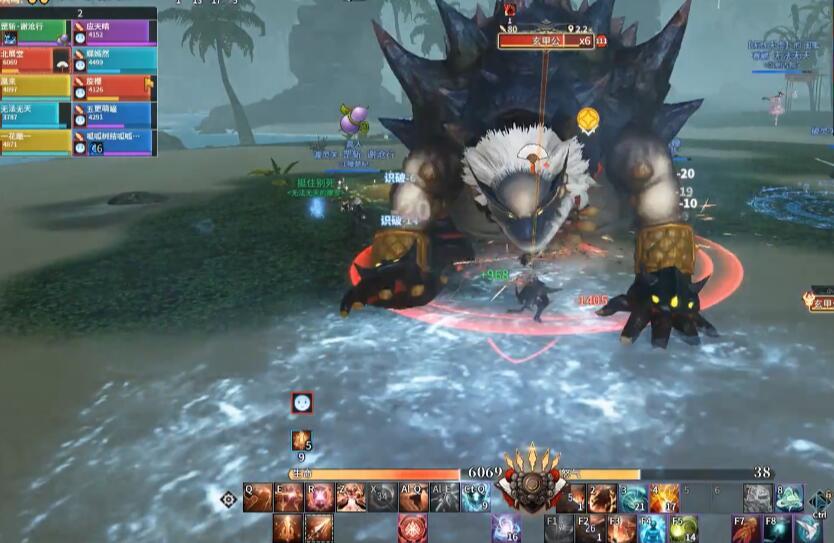Click the F4 blue skill icon
Image resolution: width=834 pixels, height=543 pixels.
tap(652, 527)
